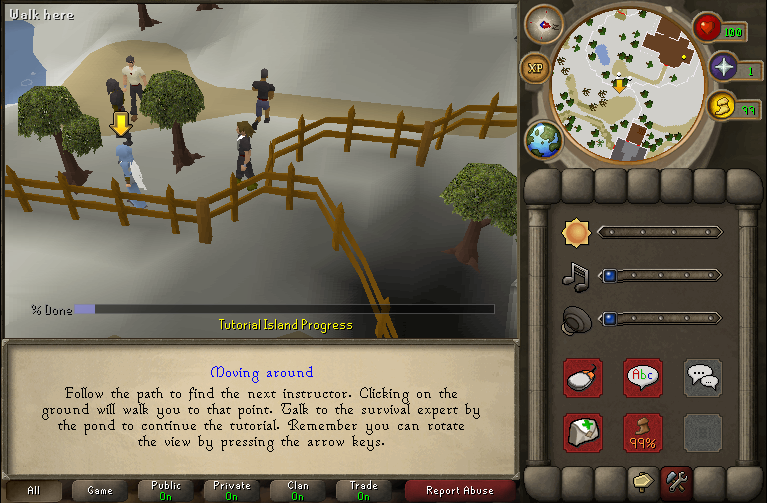Screen dimensions: 767x503
Task: Click the Report Abuse button
Action: pyautogui.click(x=460, y=490)
